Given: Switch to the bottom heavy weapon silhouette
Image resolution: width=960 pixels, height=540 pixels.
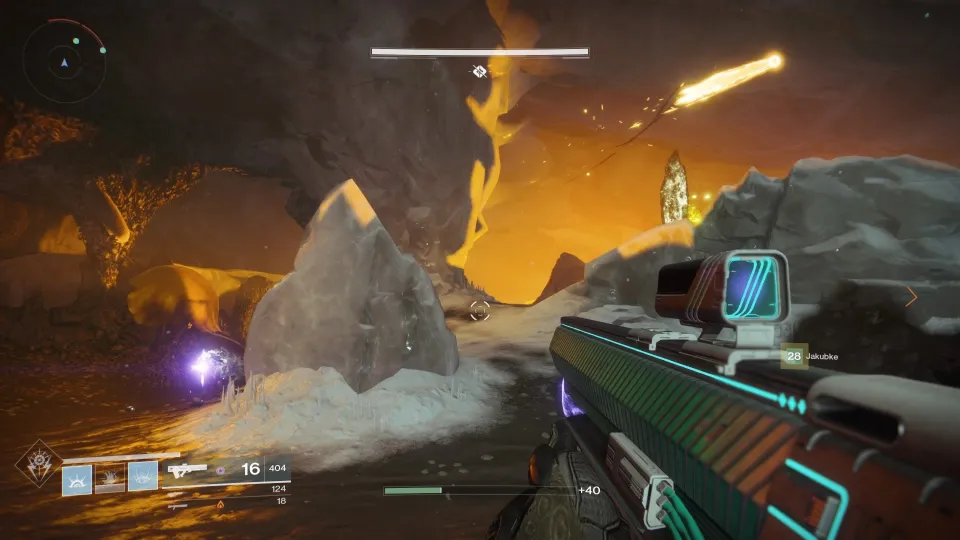Looking at the screenshot, I should tap(177, 505).
